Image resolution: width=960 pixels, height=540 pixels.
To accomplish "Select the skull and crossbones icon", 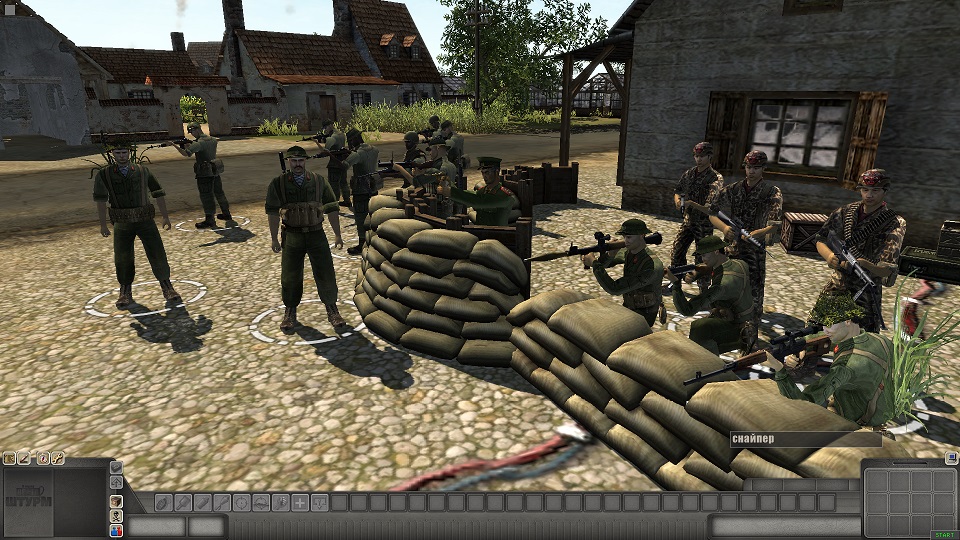I will pyautogui.click(x=116, y=515).
